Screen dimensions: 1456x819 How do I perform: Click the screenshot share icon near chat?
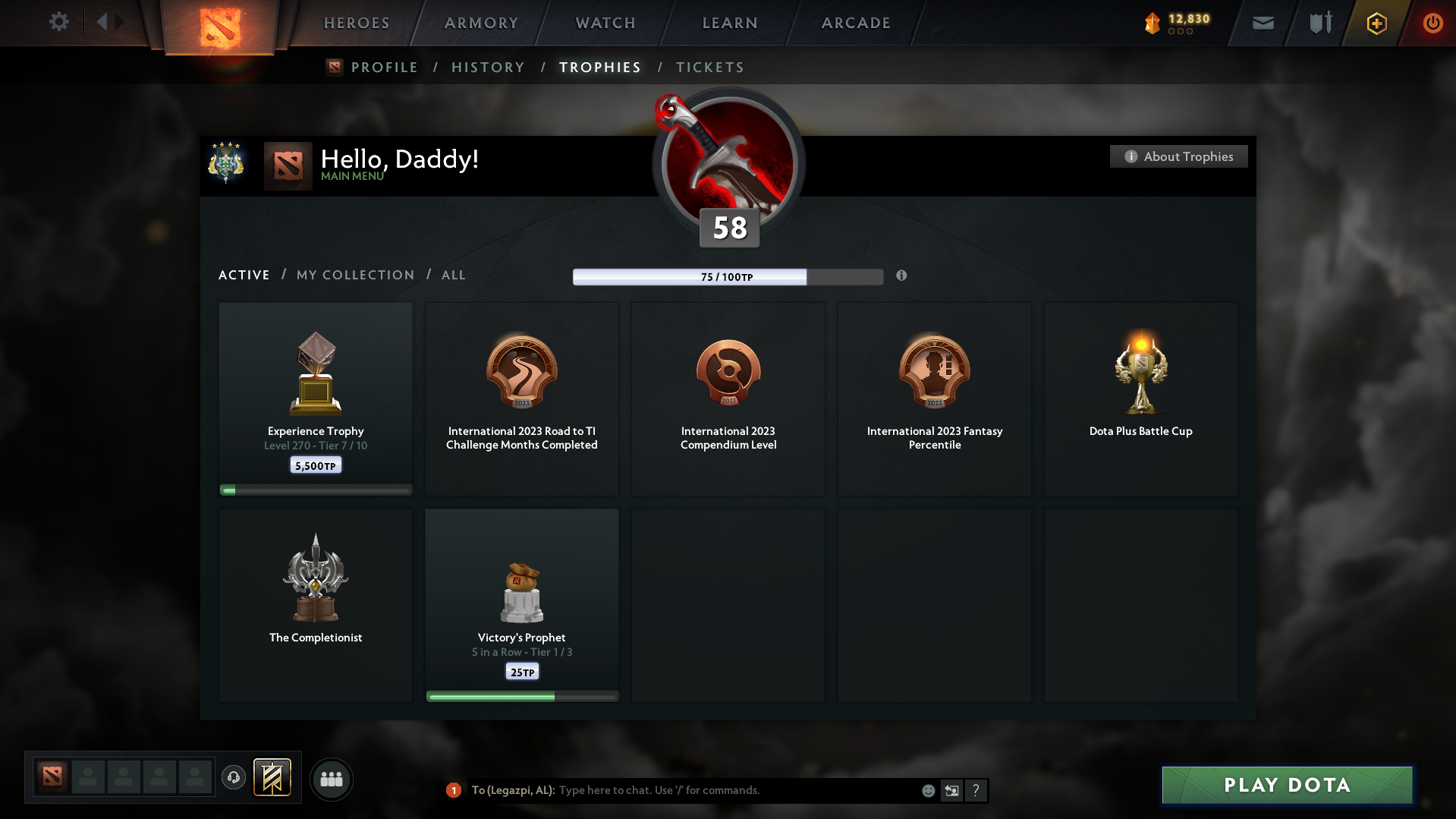tap(951, 790)
